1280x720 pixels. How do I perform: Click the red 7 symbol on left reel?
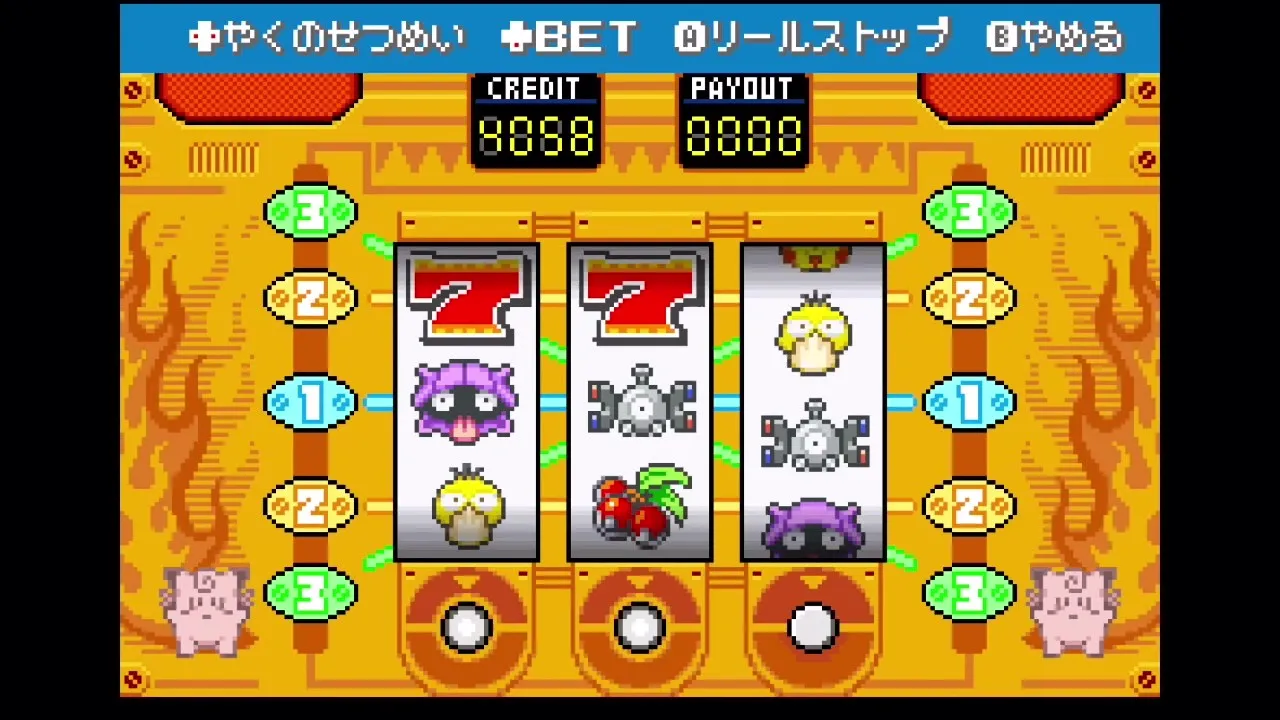click(465, 295)
